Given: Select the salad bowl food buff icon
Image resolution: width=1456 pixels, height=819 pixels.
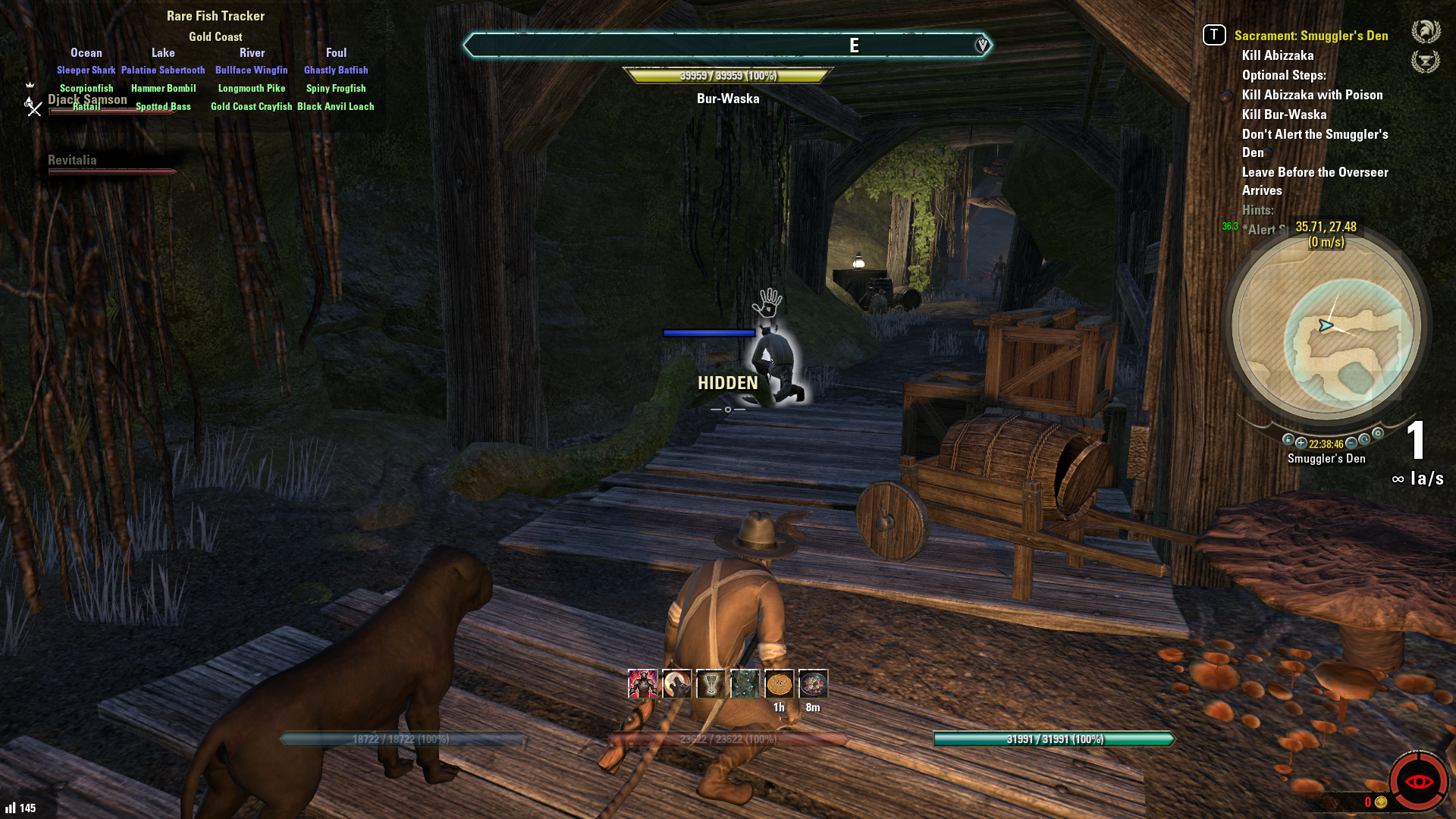Looking at the screenshot, I should pos(813,684).
